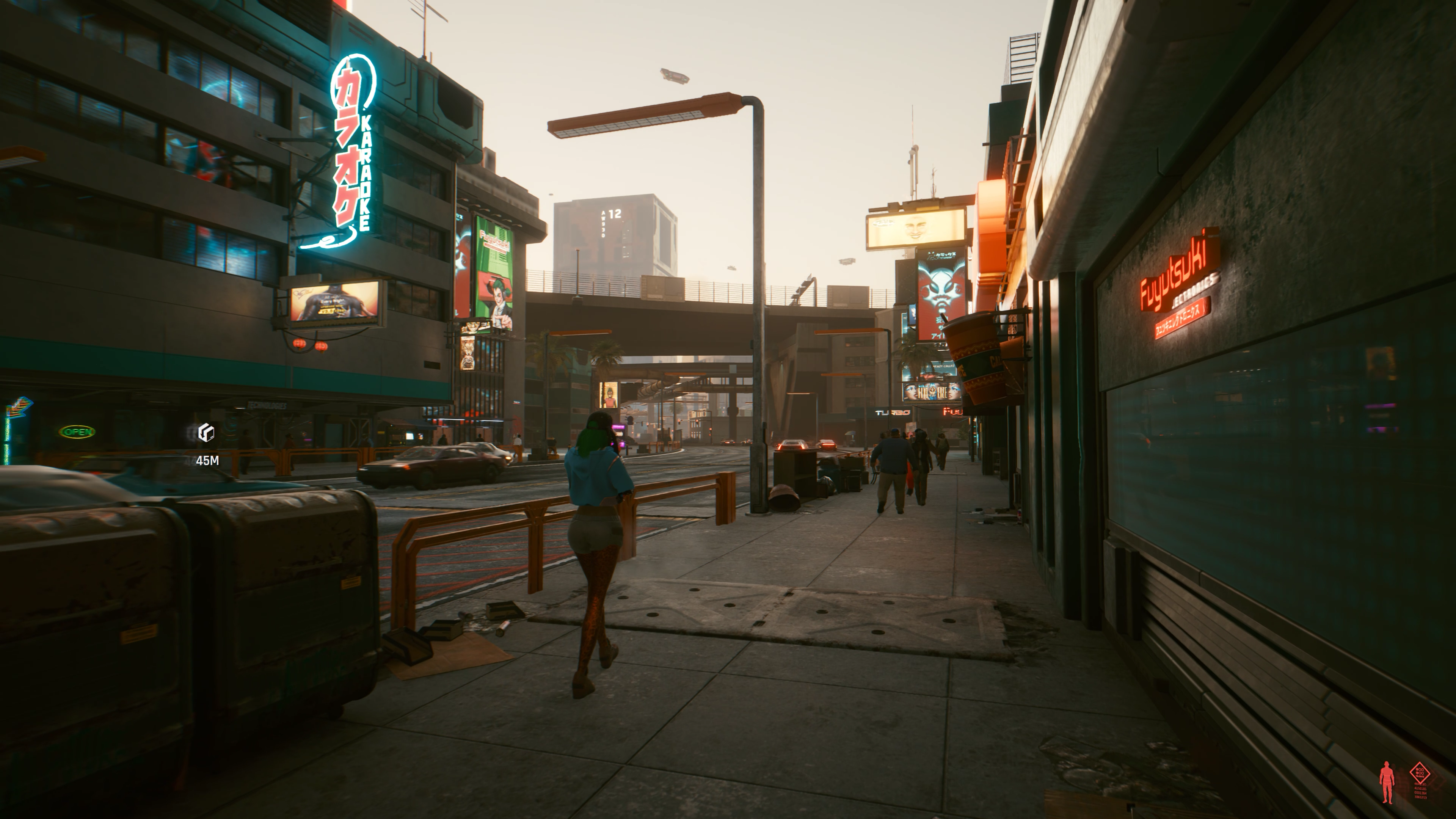The width and height of the screenshot is (1456, 819).
Task: Select the drop point box marker
Action: coord(206,433)
